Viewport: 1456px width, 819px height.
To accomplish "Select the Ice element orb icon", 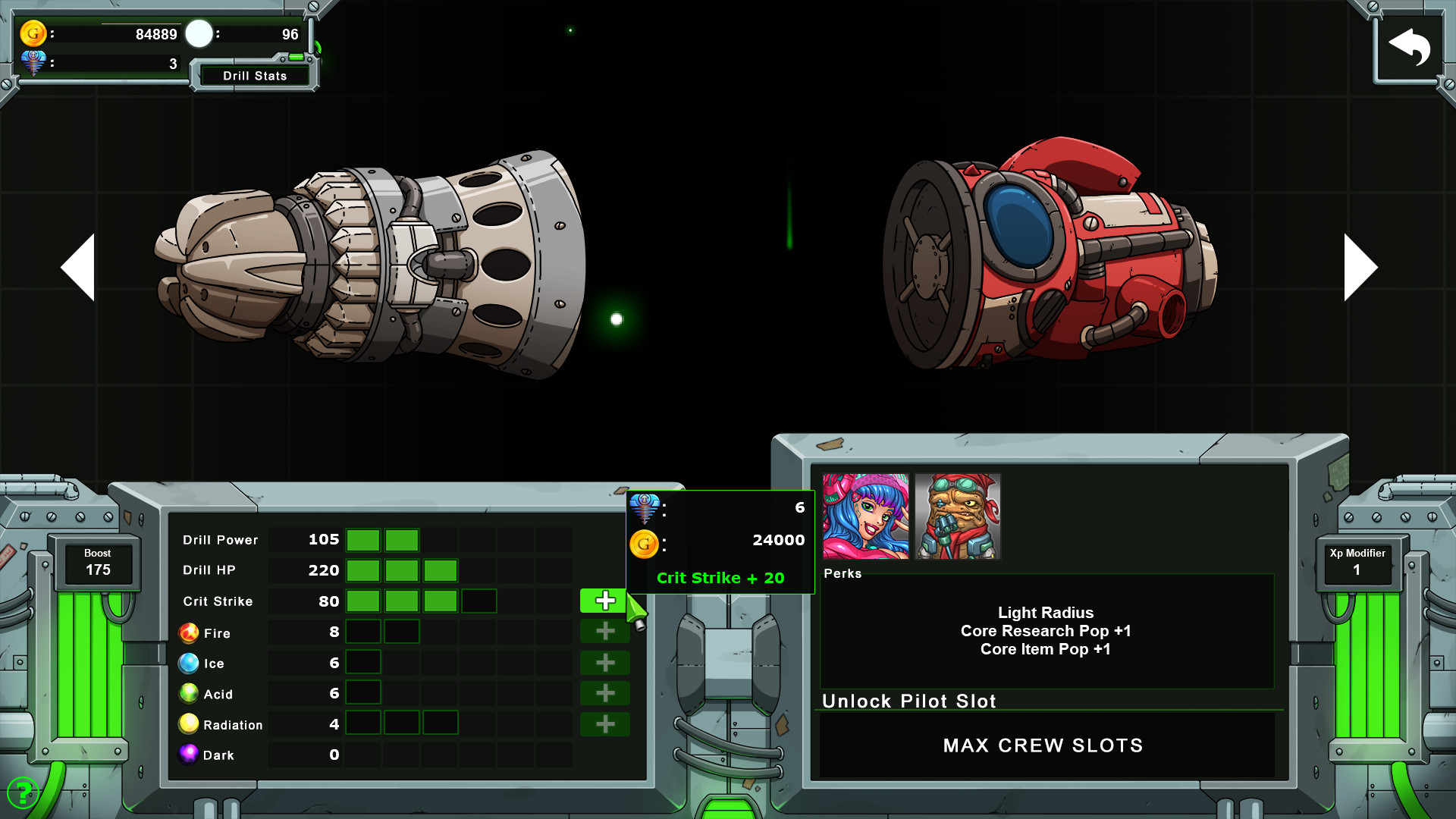I will click(187, 663).
